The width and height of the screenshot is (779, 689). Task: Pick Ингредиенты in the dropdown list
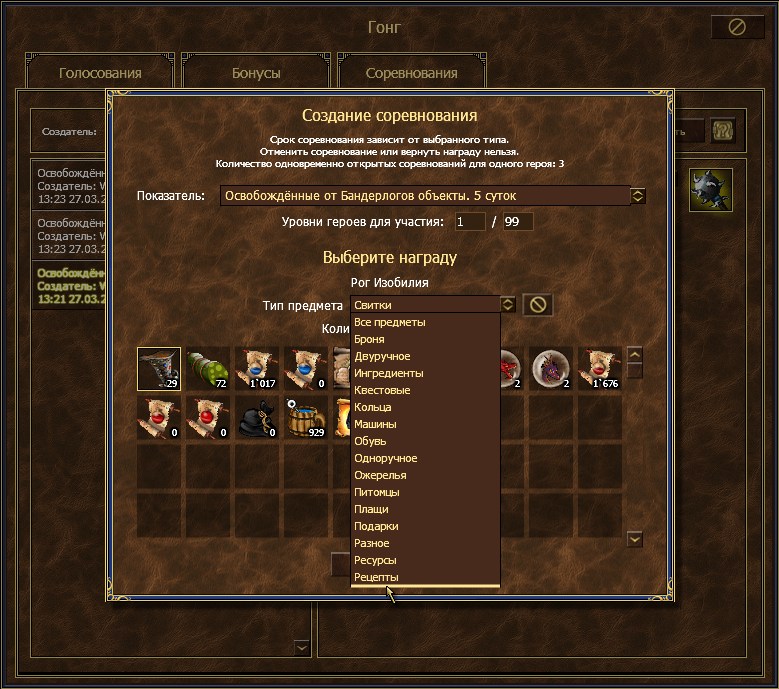(x=389, y=373)
